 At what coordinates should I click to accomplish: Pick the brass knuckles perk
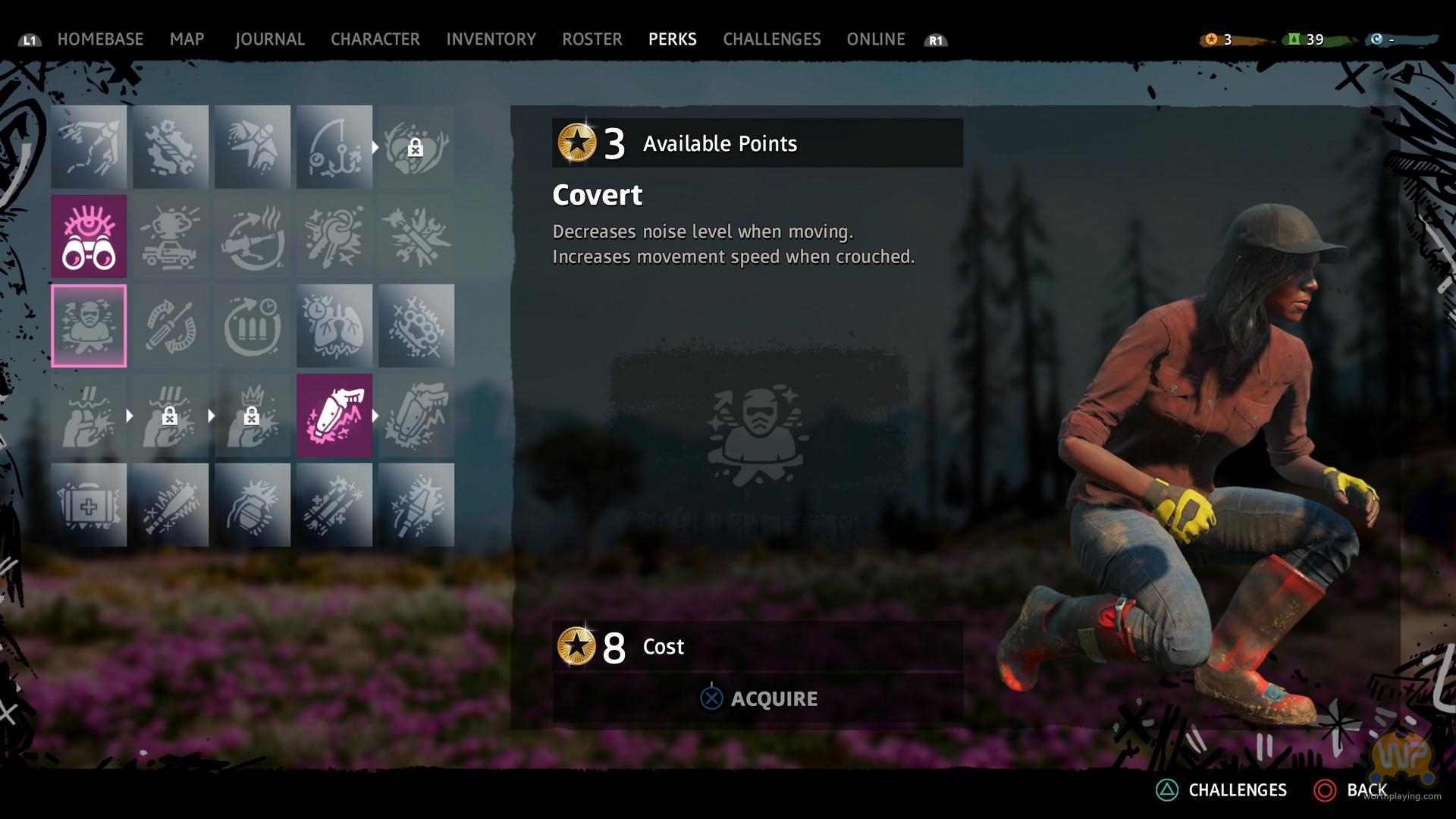click(x=416, y=326)
